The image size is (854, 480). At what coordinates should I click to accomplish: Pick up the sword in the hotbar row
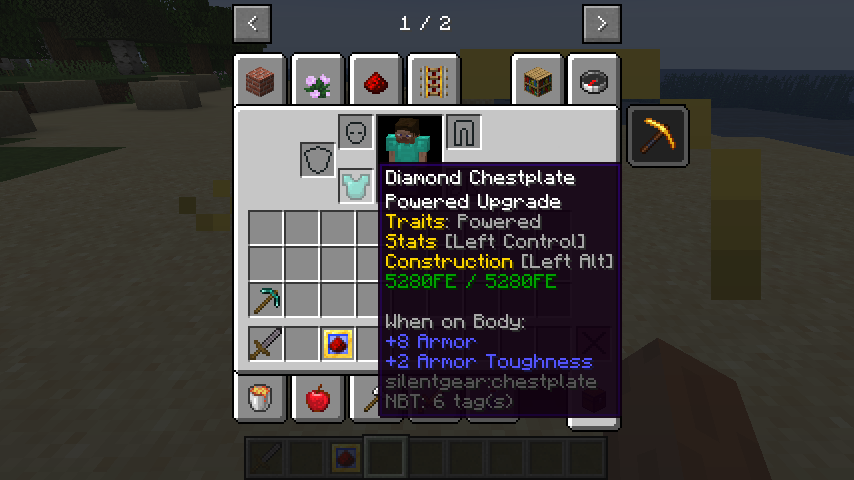pyautogui.click(x=266, y=343)
